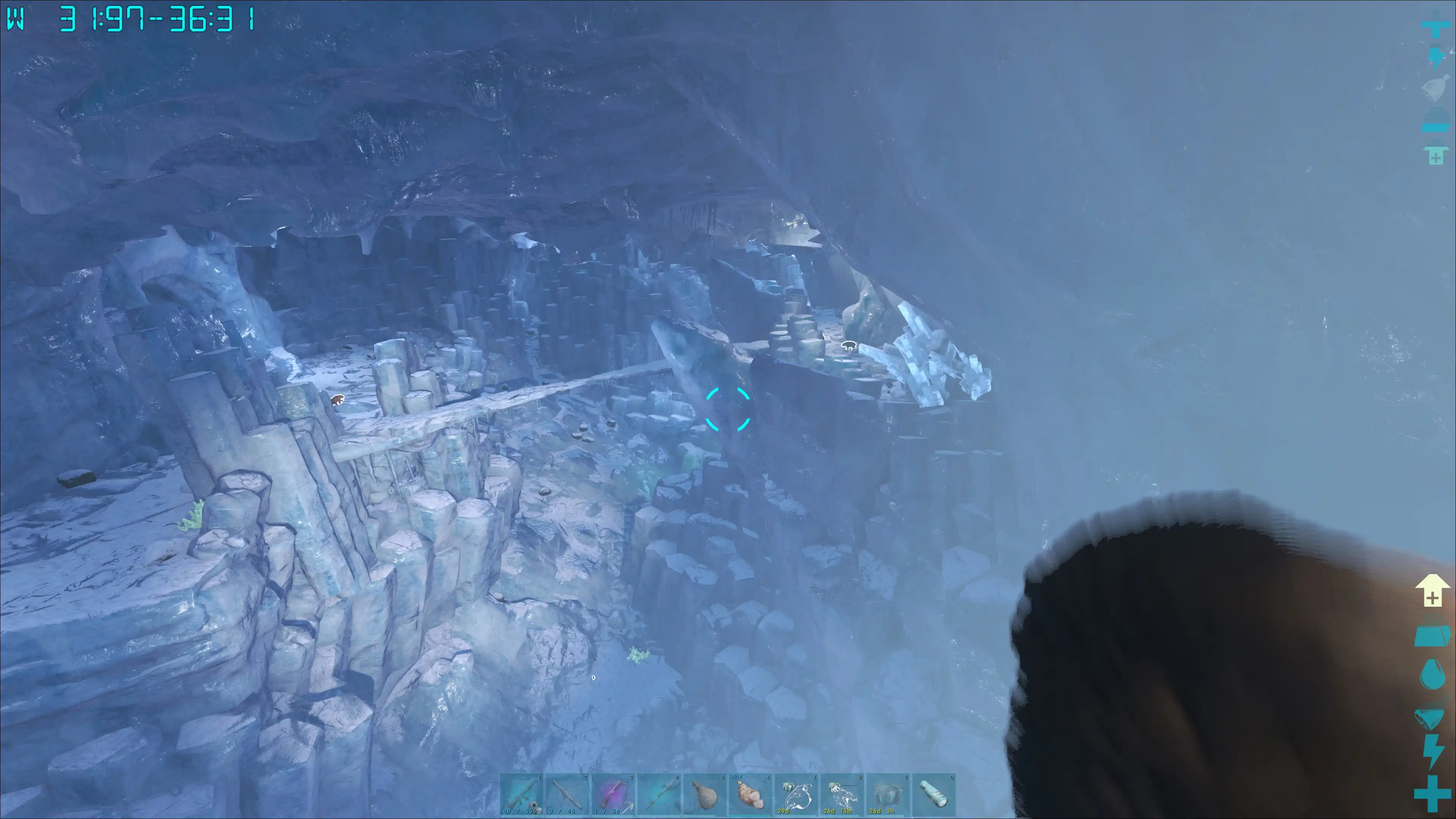Equip the long-barreled weapon with 0/45 ammo

click(567, 795)
